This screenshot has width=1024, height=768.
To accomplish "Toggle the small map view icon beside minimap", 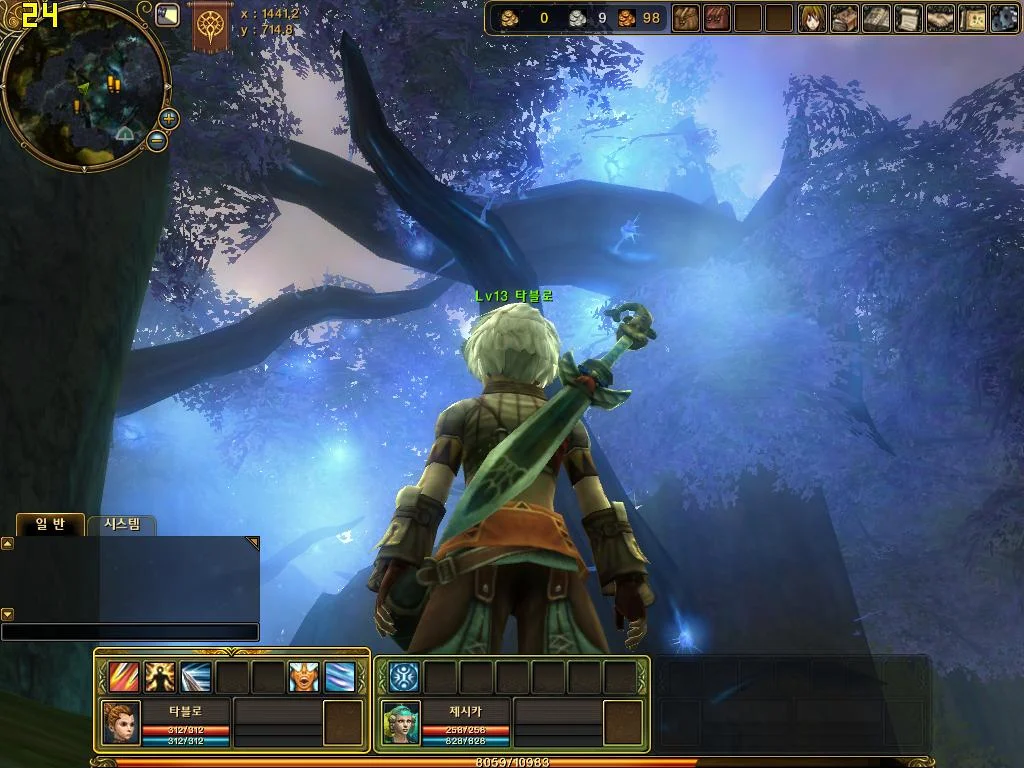I will tap(168, 14).
